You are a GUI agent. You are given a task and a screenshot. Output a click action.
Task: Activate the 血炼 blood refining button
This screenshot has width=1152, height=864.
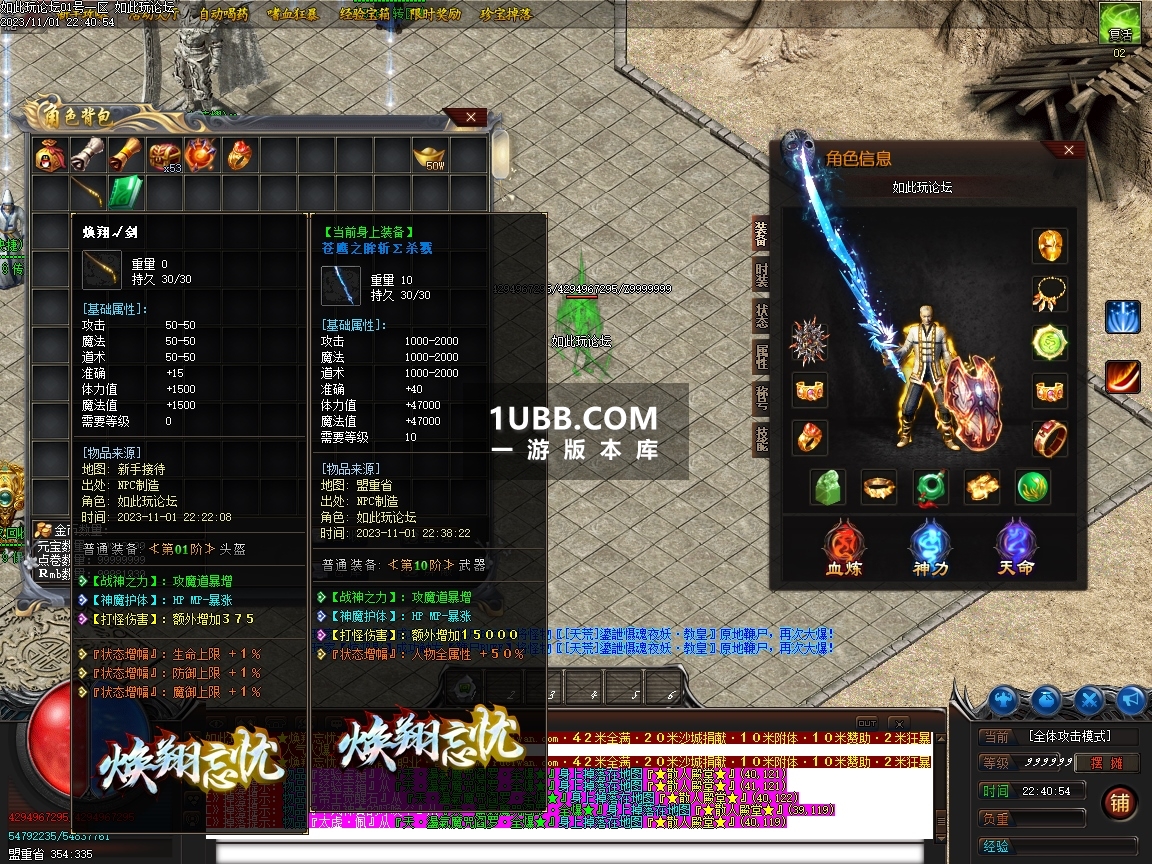click(x=843, y=548)
